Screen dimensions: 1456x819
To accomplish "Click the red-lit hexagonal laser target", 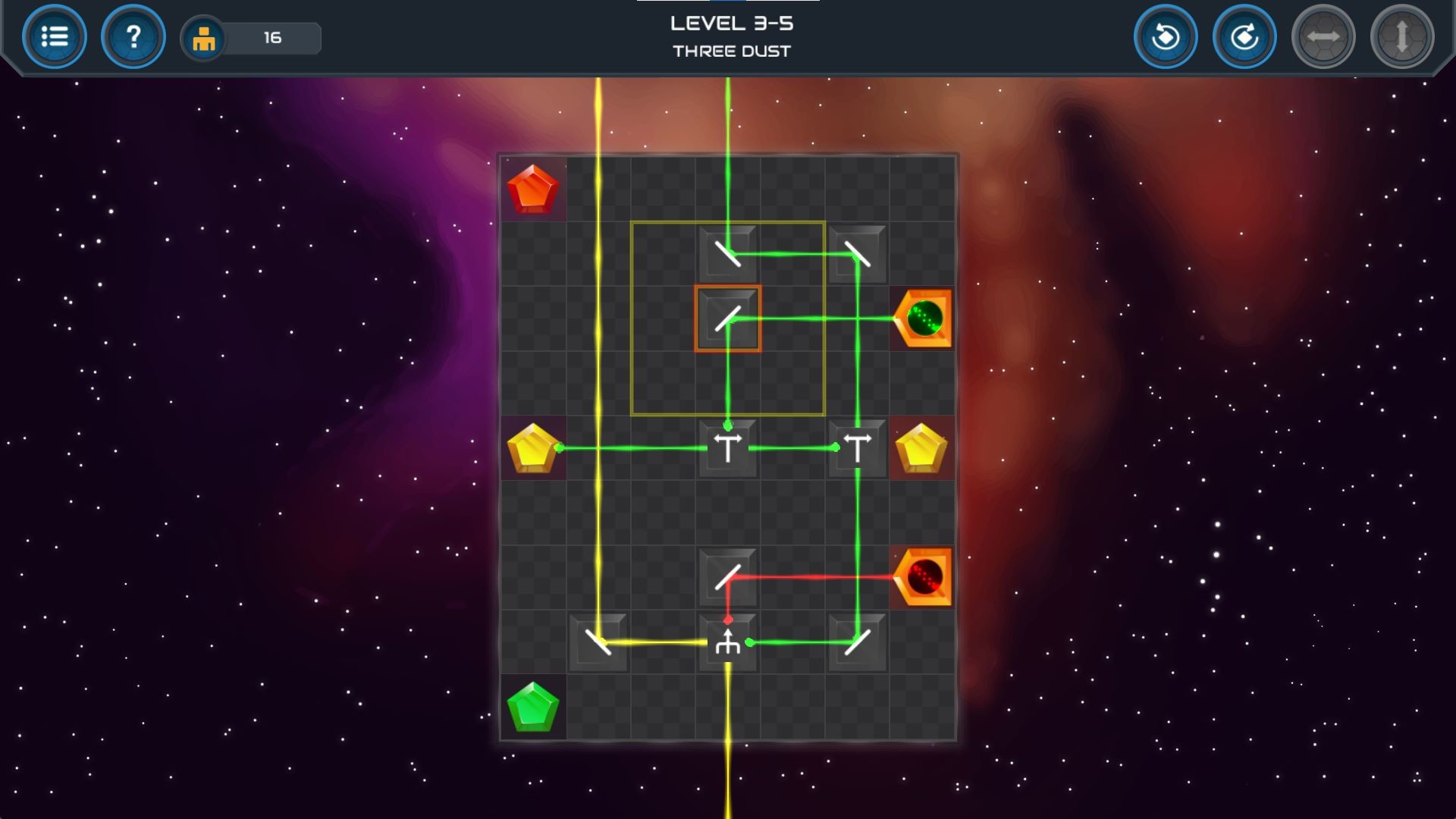I will pos(922,578).
